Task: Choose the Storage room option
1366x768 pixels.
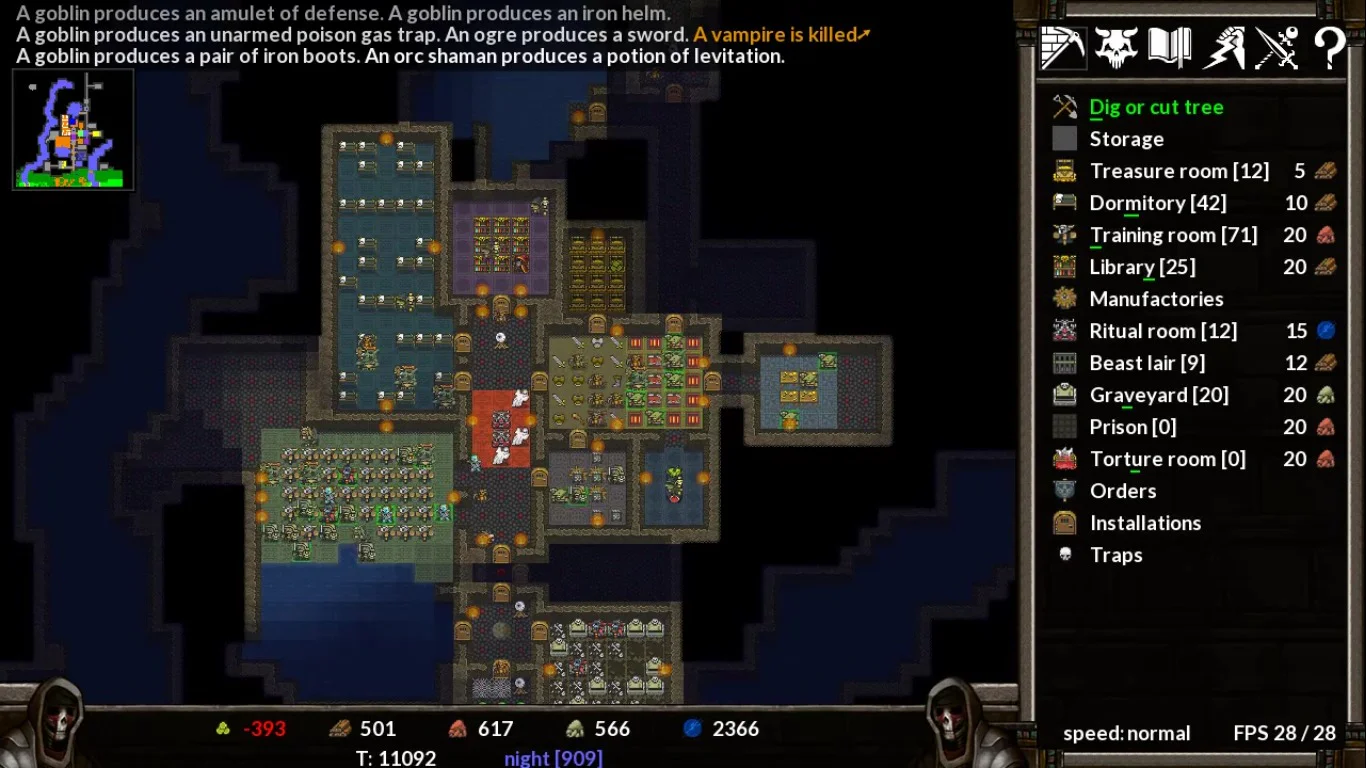Action: (1126, 139)
